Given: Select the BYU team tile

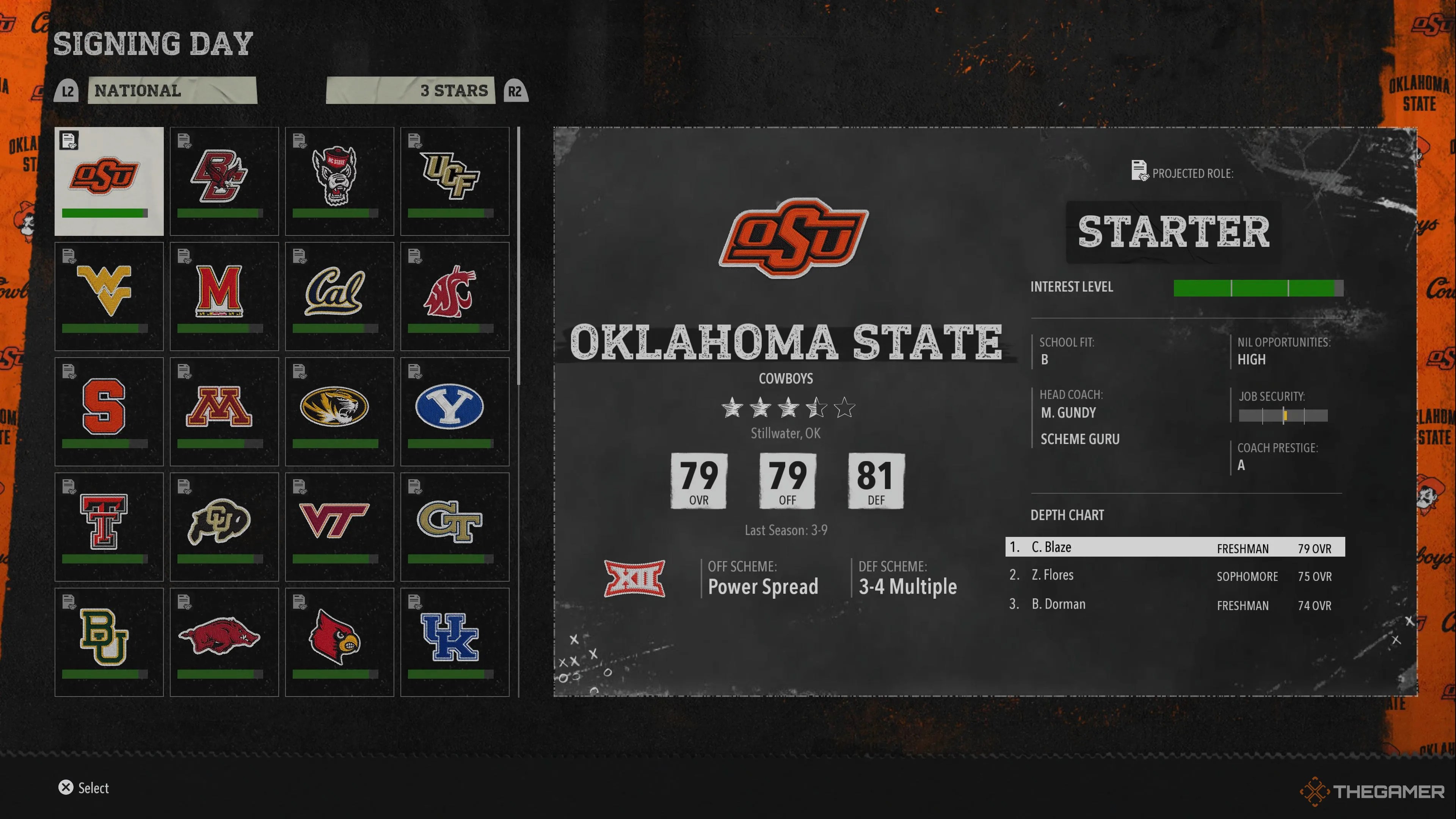Looking at the screenshot, I should (455, 411).
